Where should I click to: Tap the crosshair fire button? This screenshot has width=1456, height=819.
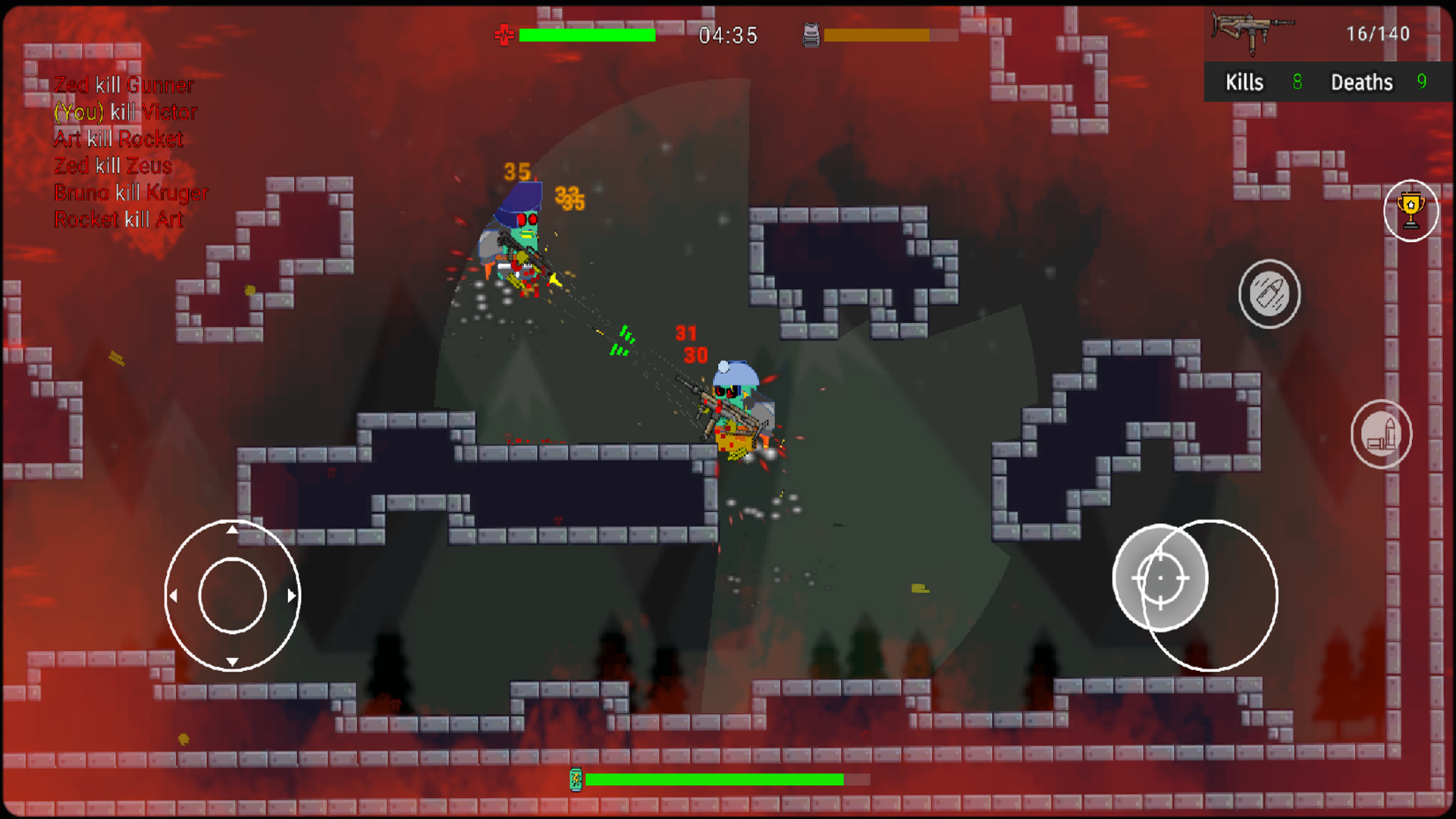(x=1160, y=578)
